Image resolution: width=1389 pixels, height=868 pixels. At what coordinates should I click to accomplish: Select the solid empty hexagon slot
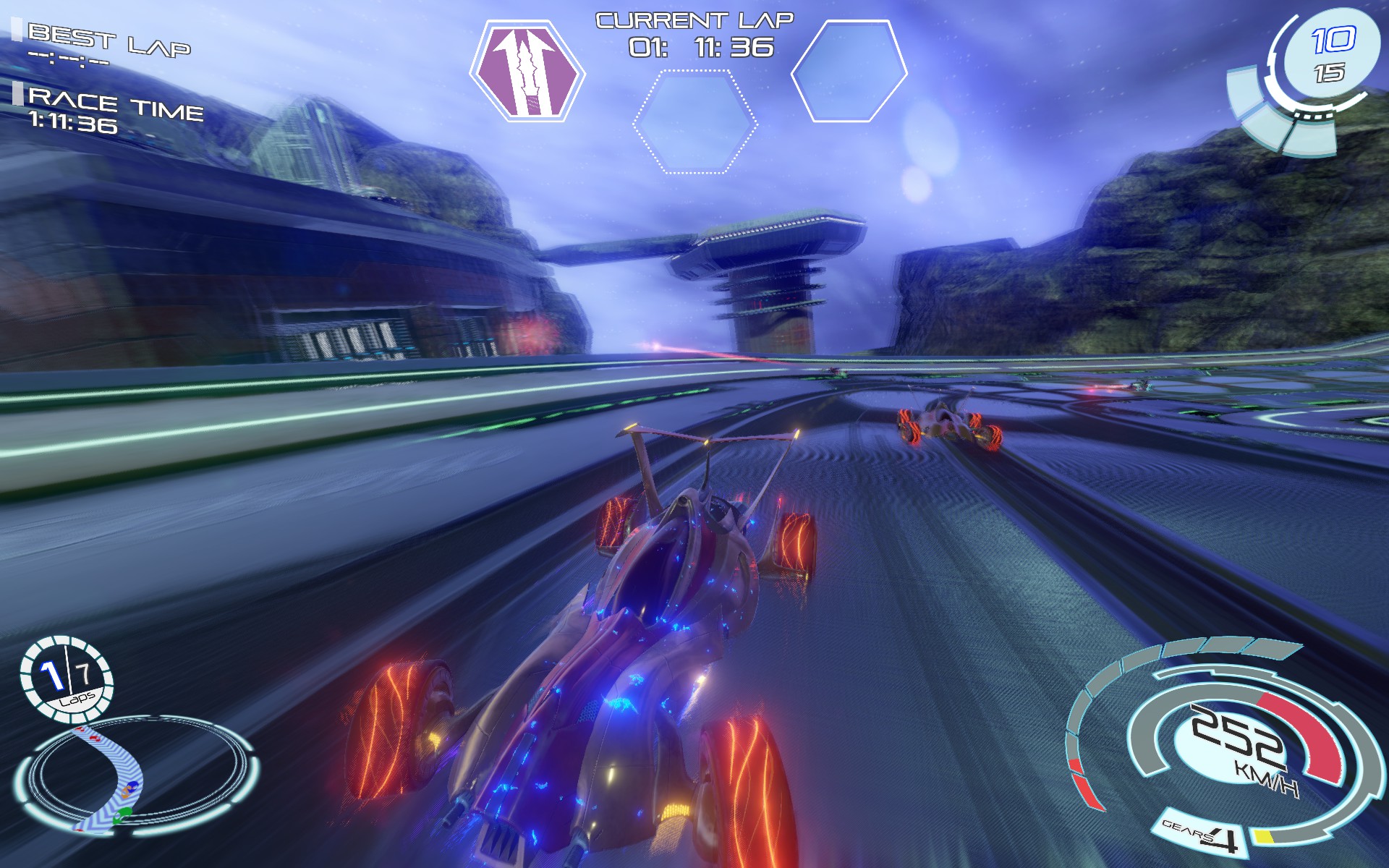pos(850,71)
